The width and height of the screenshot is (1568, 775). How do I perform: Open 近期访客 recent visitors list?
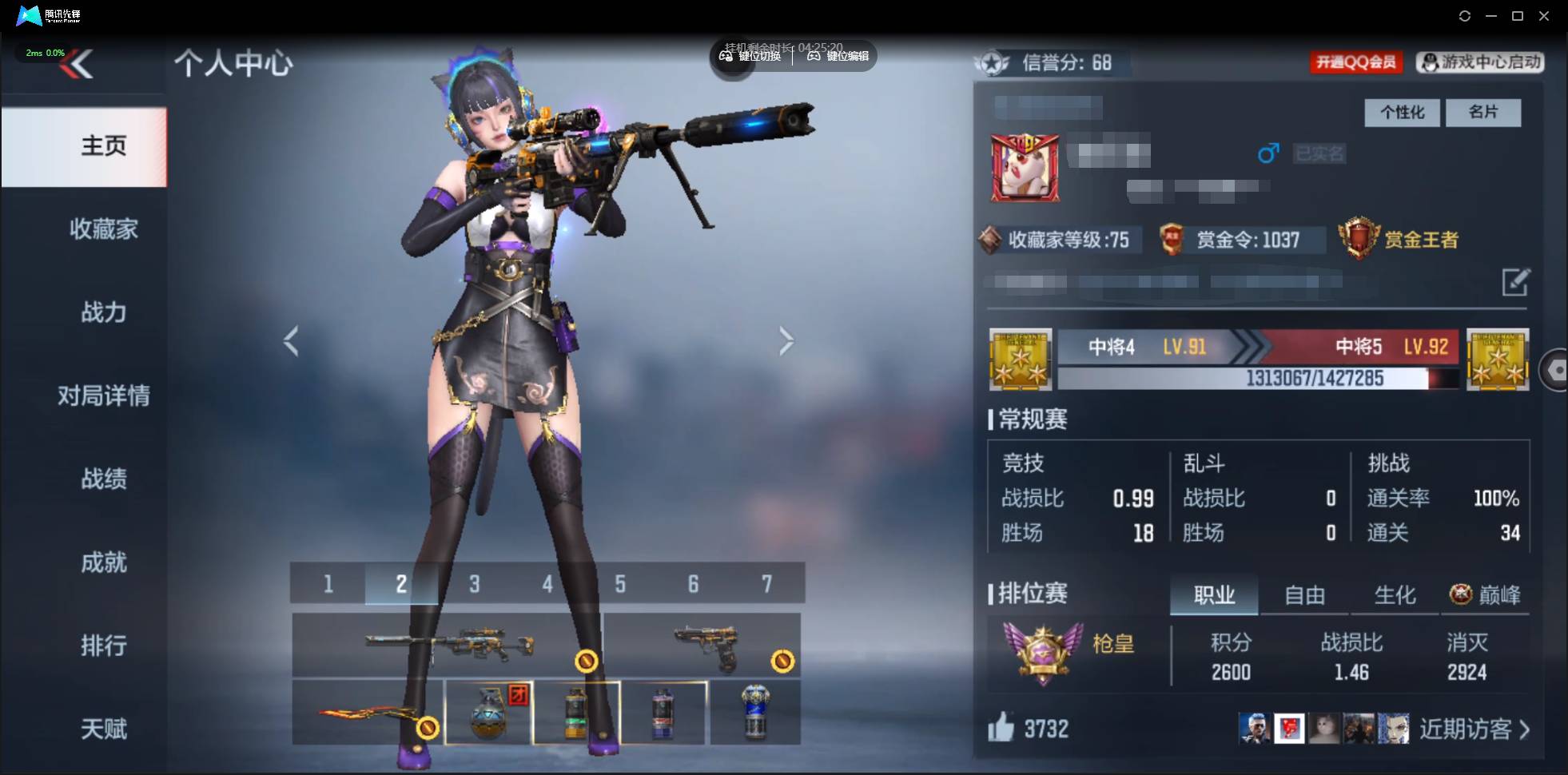[1467, 728]
